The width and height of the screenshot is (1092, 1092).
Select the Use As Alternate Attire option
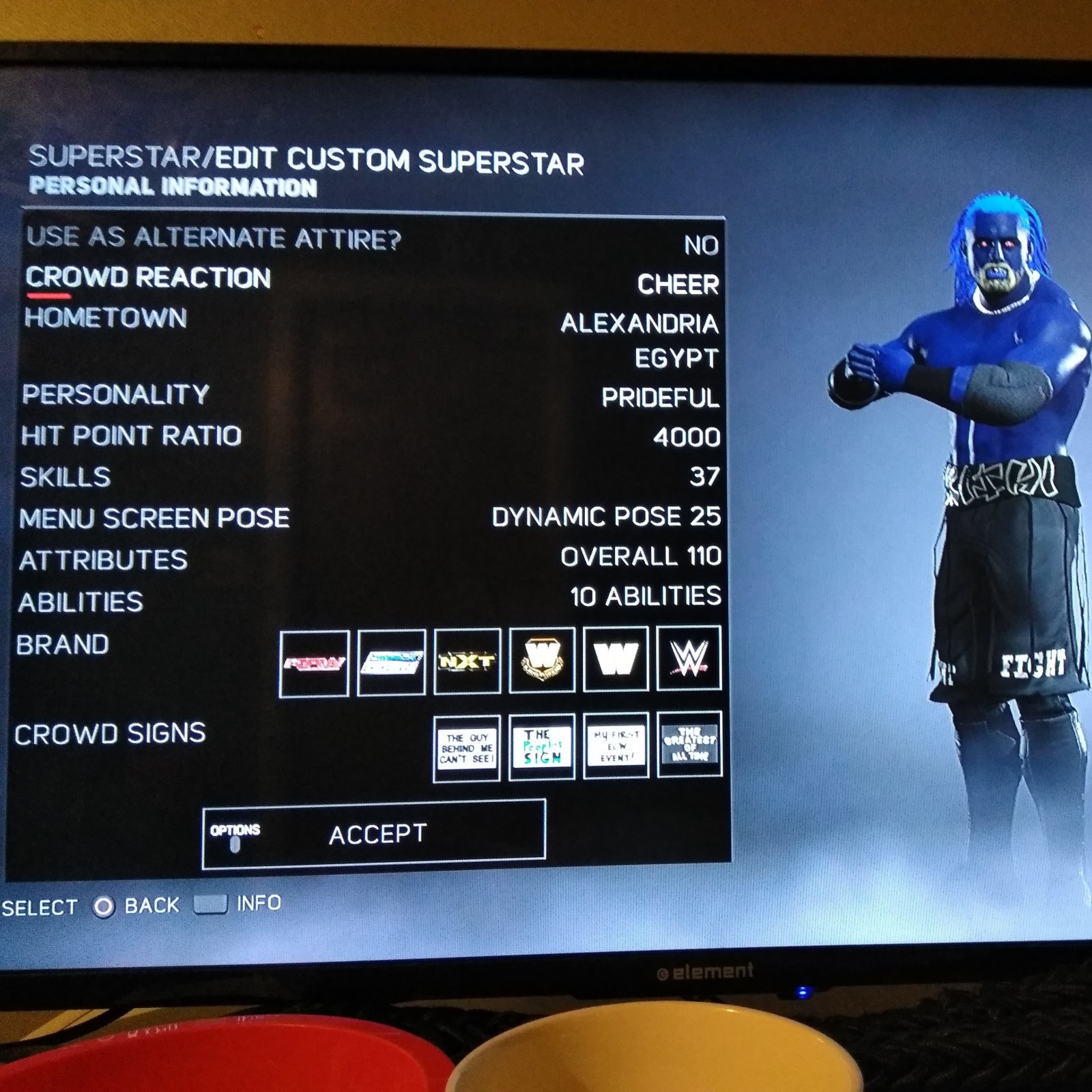tap(214, 238)
